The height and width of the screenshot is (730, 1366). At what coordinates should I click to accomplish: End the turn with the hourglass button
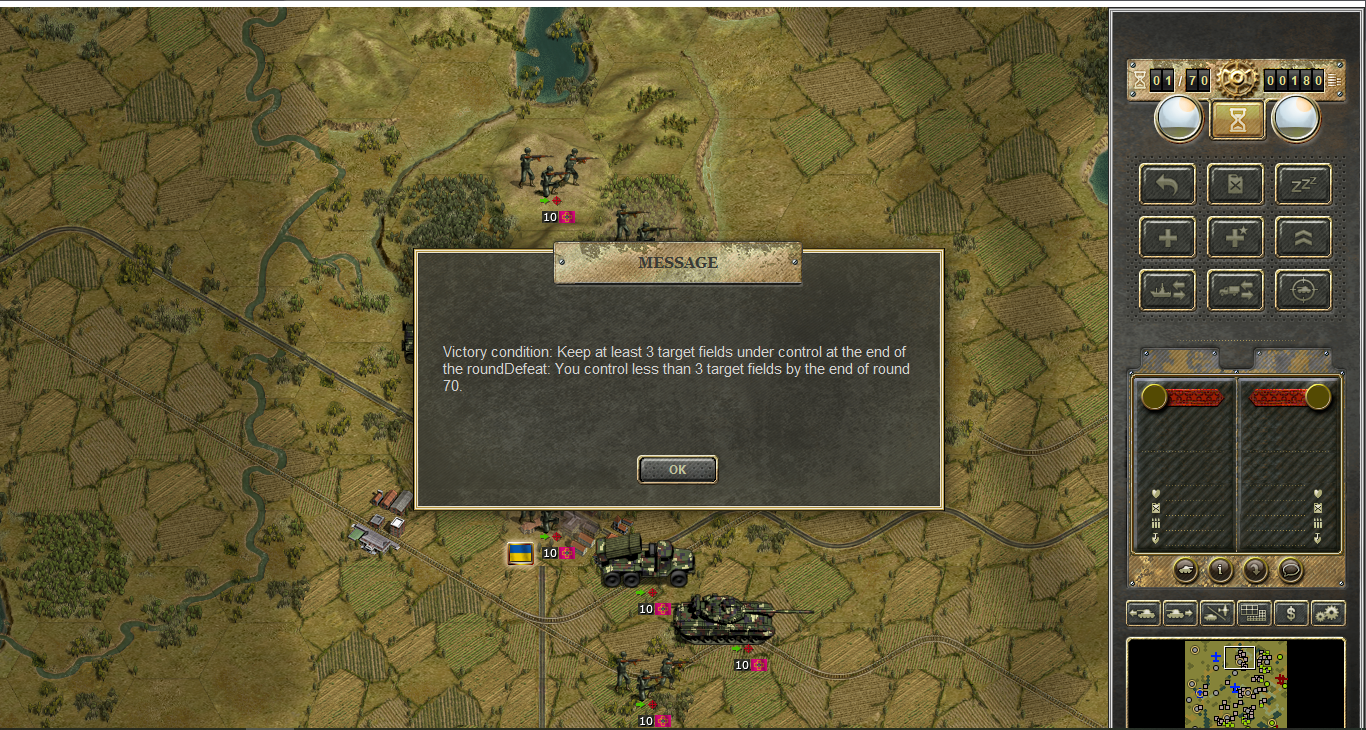click(x=1238, y=119)
